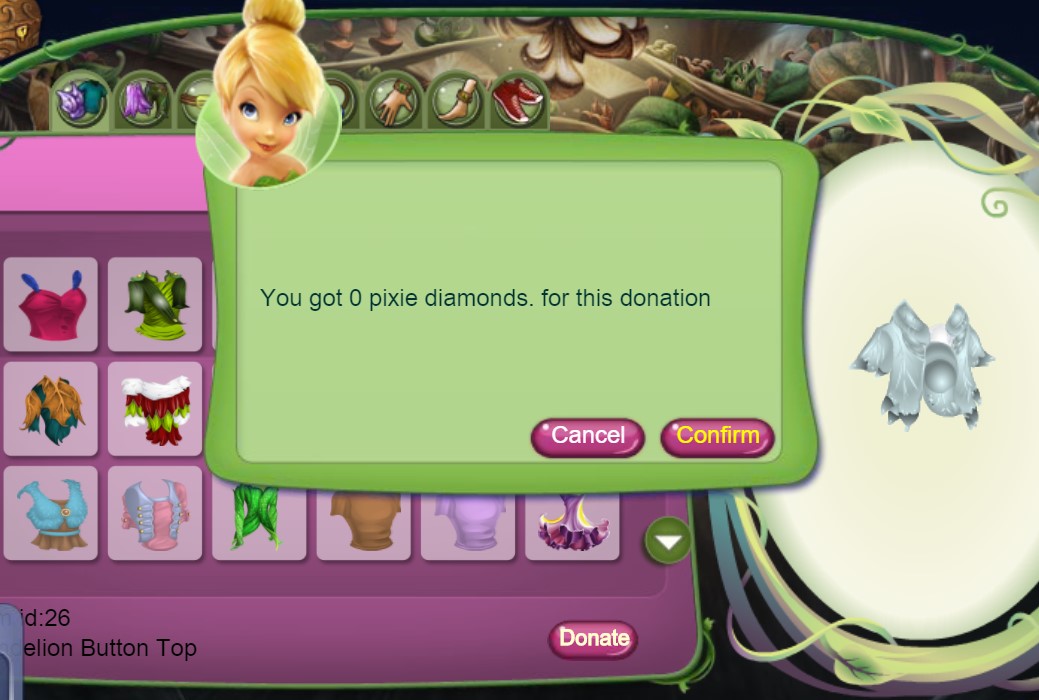Pick the orange and teal leaf top
Screen dimensions: 1039x700
(x=51, y=409)
